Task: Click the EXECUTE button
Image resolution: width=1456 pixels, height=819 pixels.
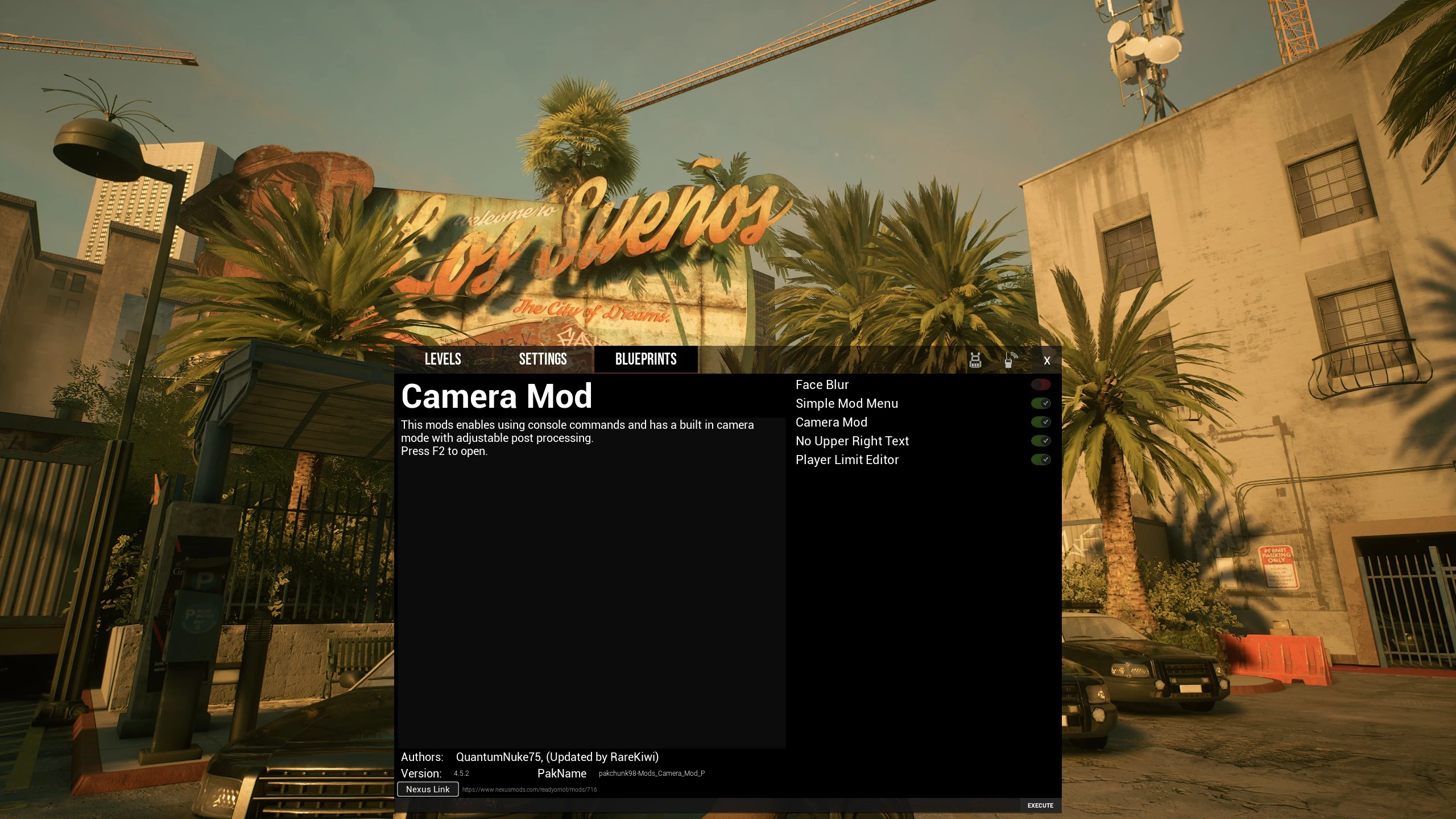Action: coord(1039,805)
